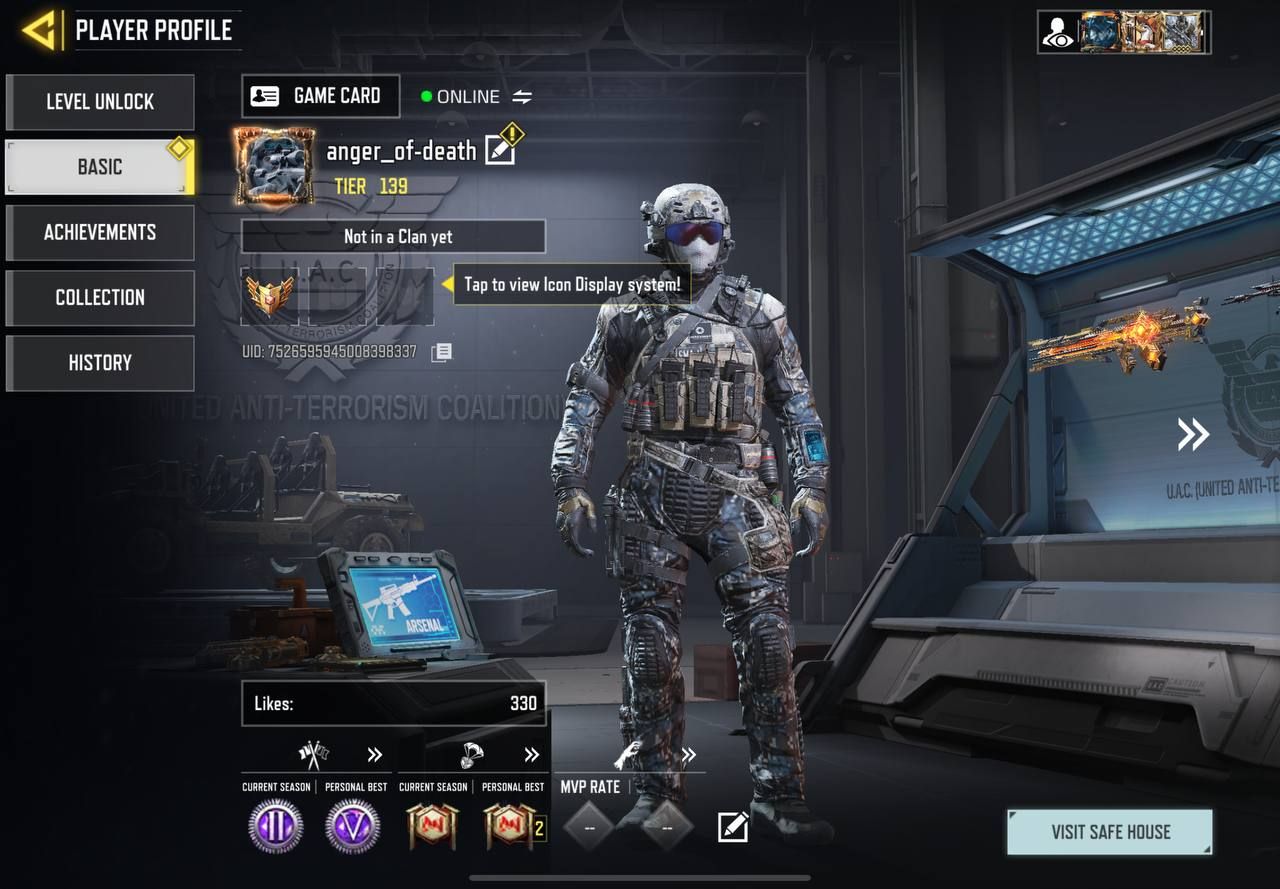
Task: Show the Collection tab
Action: (100, 297)
